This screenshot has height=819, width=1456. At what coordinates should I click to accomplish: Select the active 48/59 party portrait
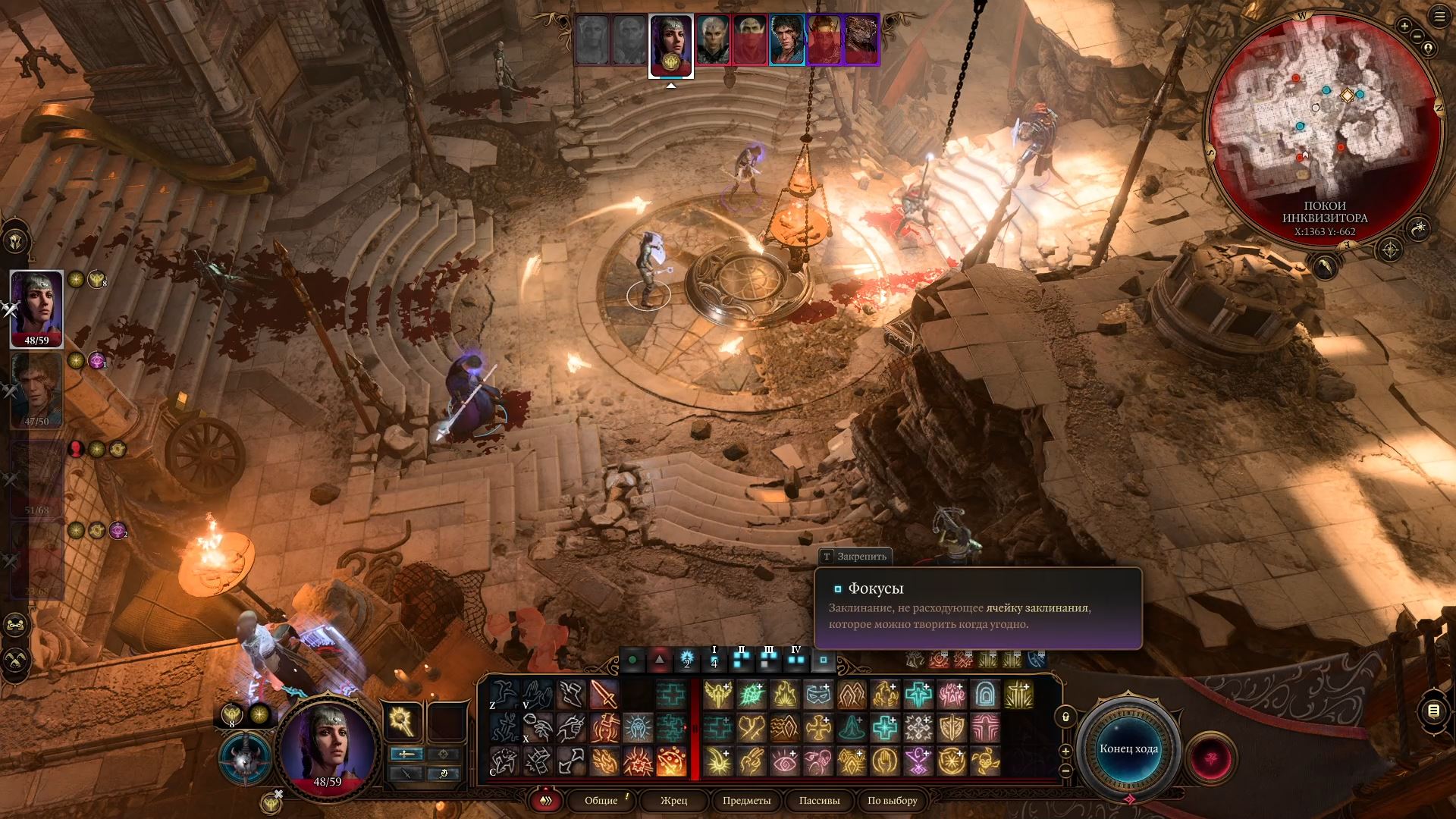click(x=36, y=308)
